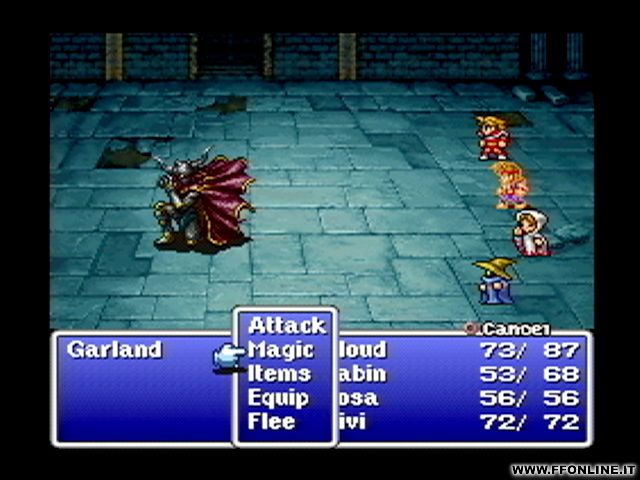Target Garland in the enemy list

(114, 350)
